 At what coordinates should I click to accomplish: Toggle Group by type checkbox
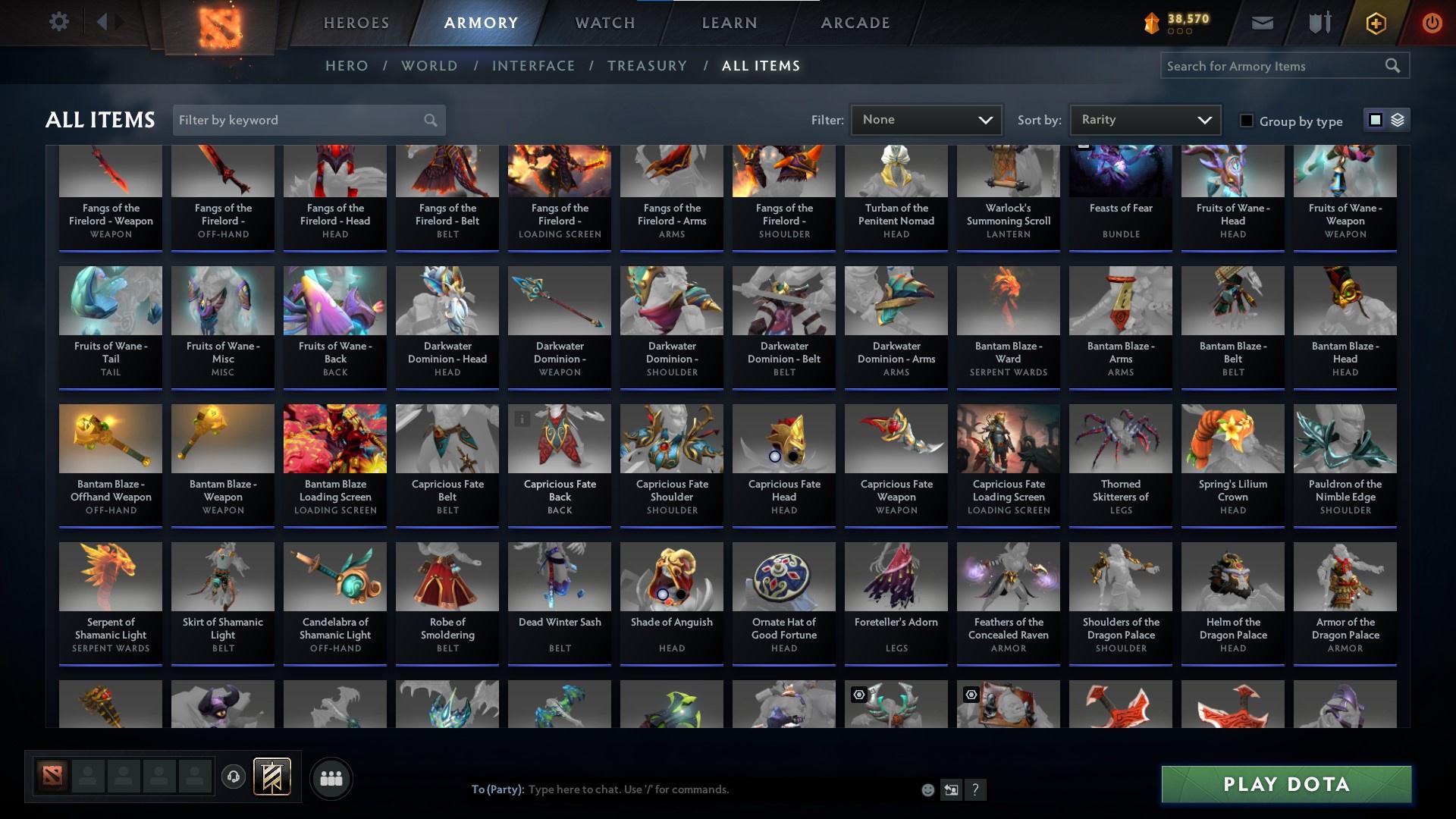pos(1247,120)
